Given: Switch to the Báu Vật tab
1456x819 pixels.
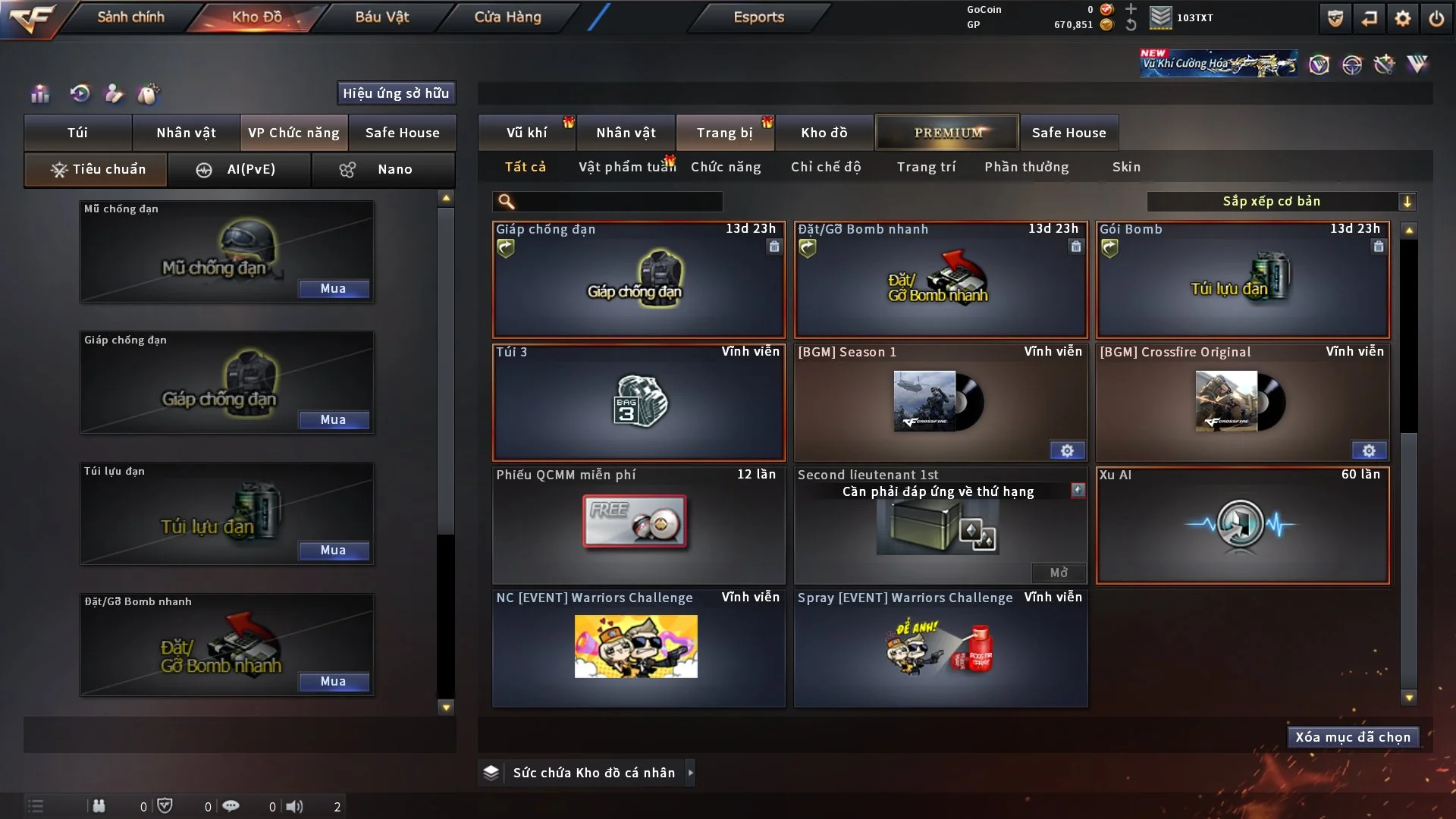Looking at the screenshot, I should 381,17.
